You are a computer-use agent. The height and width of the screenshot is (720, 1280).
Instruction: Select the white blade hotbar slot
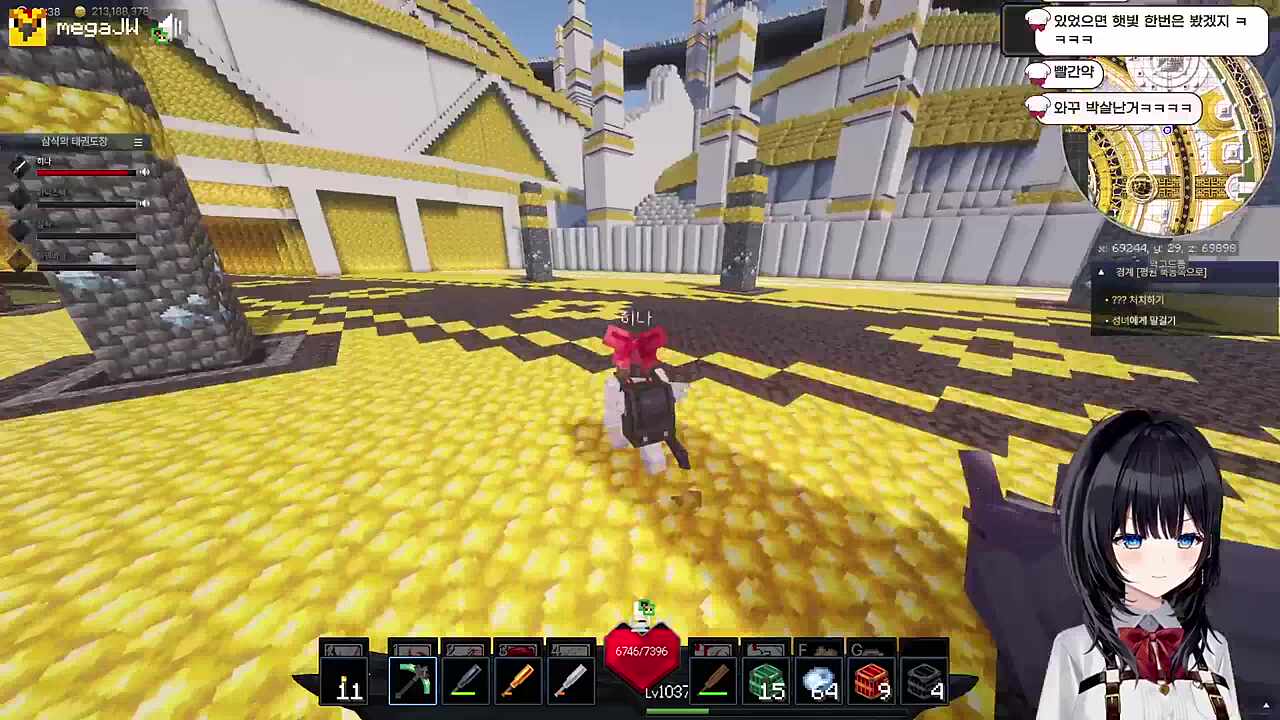click(569, 681)
